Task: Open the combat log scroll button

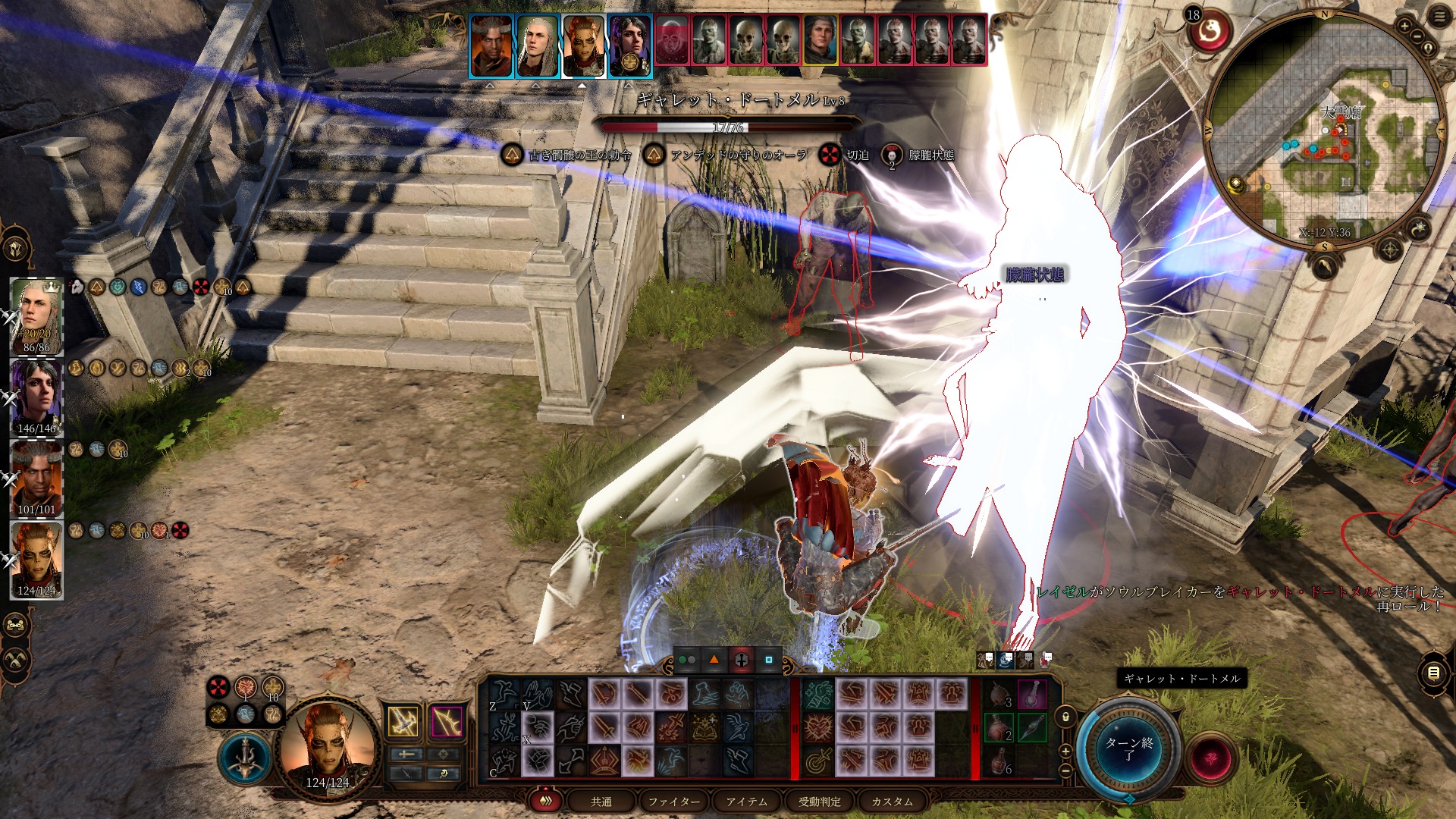Action: 1433,673
